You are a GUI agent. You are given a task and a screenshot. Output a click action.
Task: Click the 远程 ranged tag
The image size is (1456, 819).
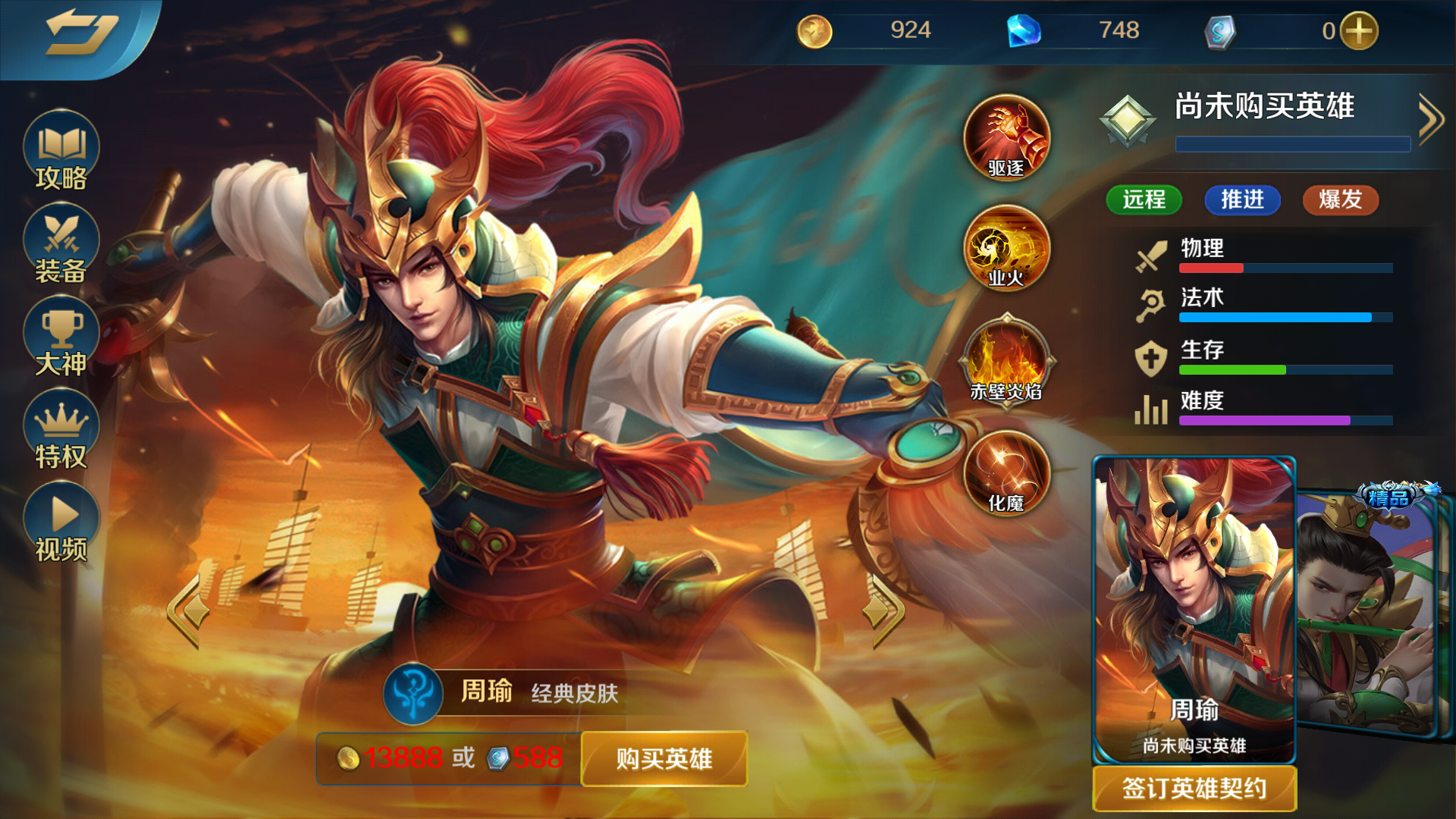click(x=1144, y=200)
